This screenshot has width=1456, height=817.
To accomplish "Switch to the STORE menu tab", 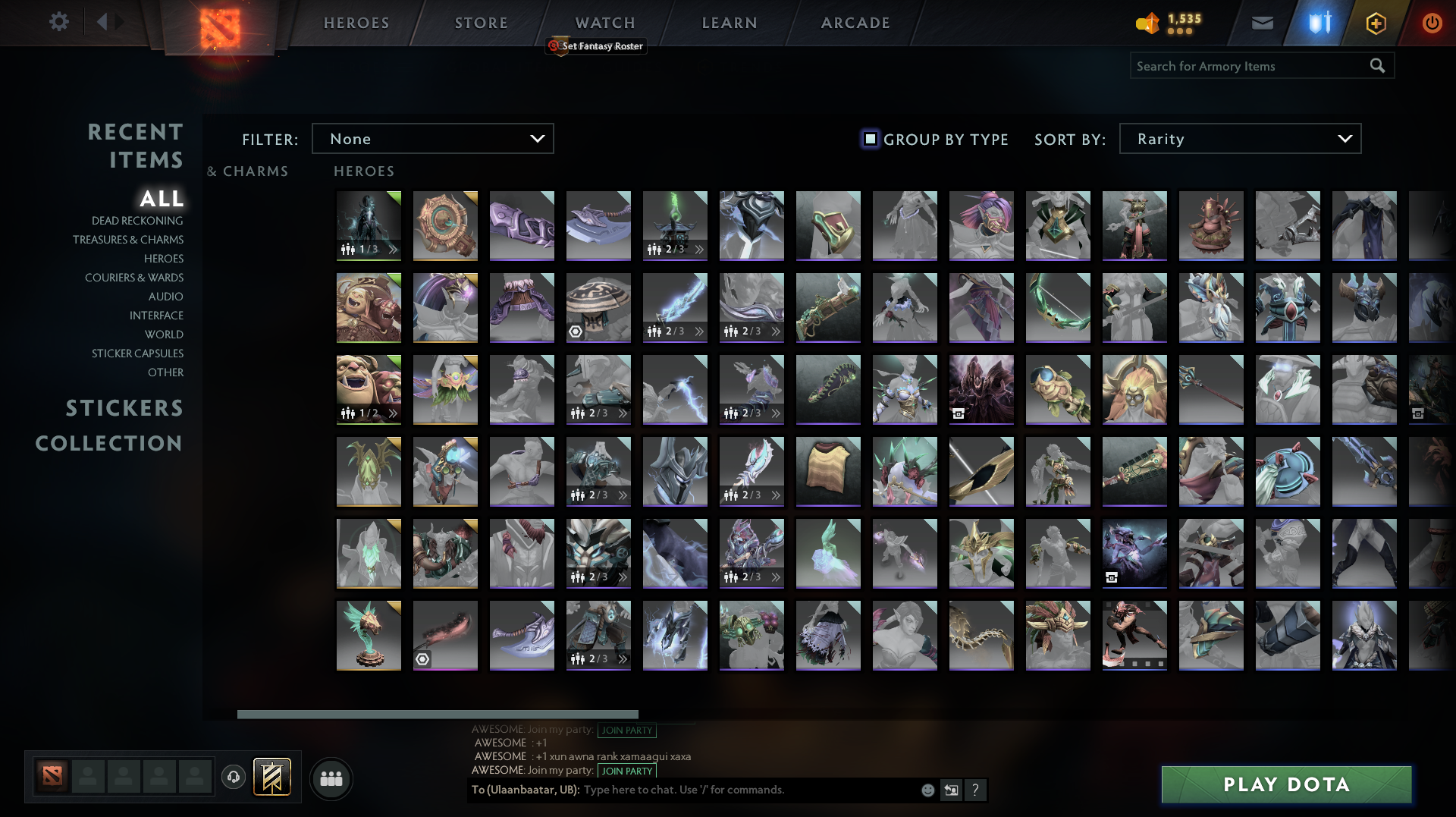I will coord(481,22).
